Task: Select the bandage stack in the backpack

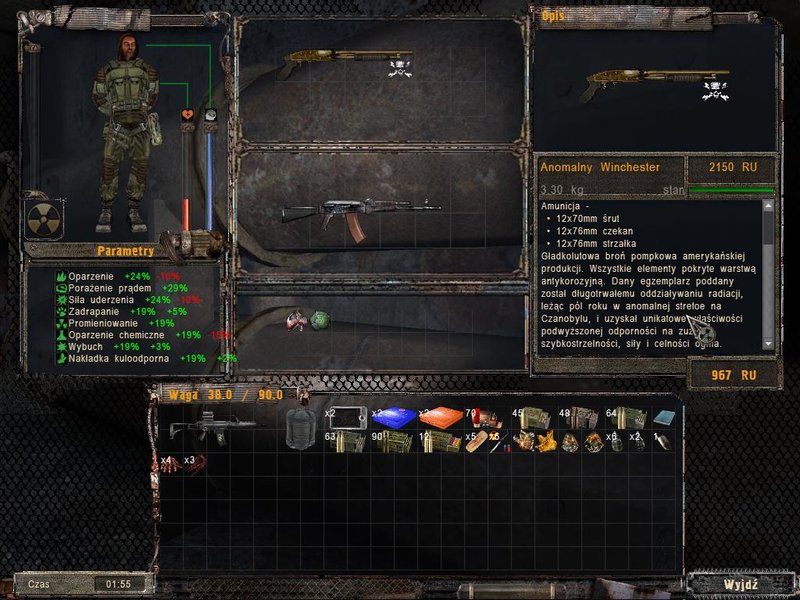Action: click(x=479, y=442)
